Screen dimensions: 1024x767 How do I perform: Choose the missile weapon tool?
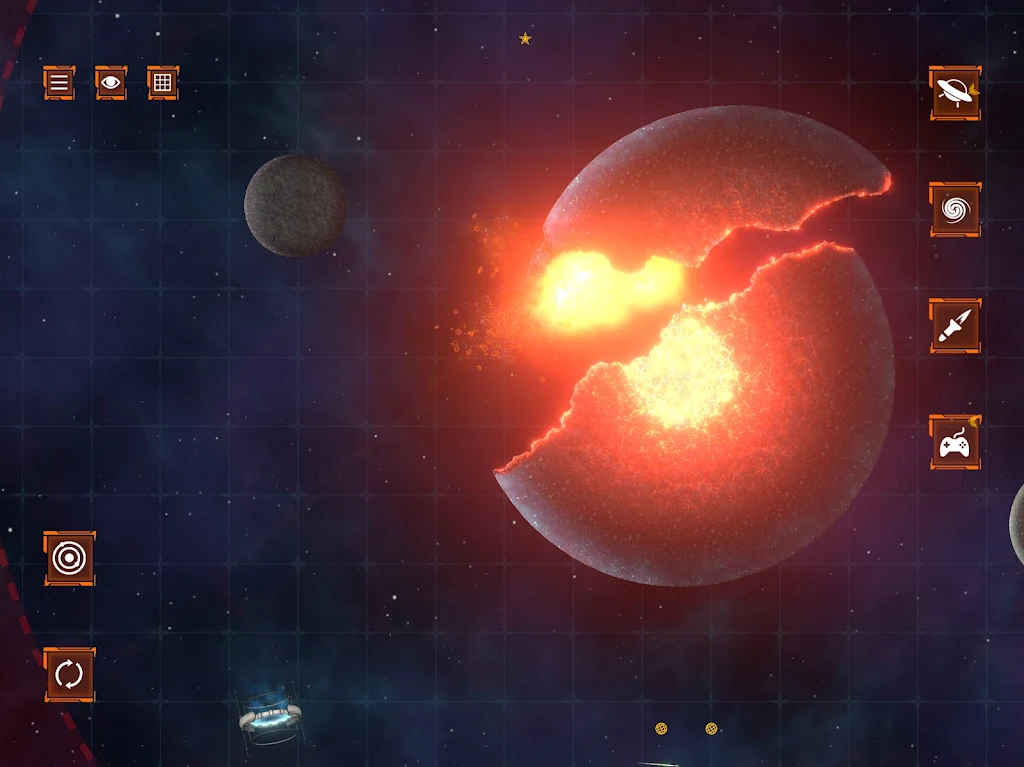click(955, 326)
